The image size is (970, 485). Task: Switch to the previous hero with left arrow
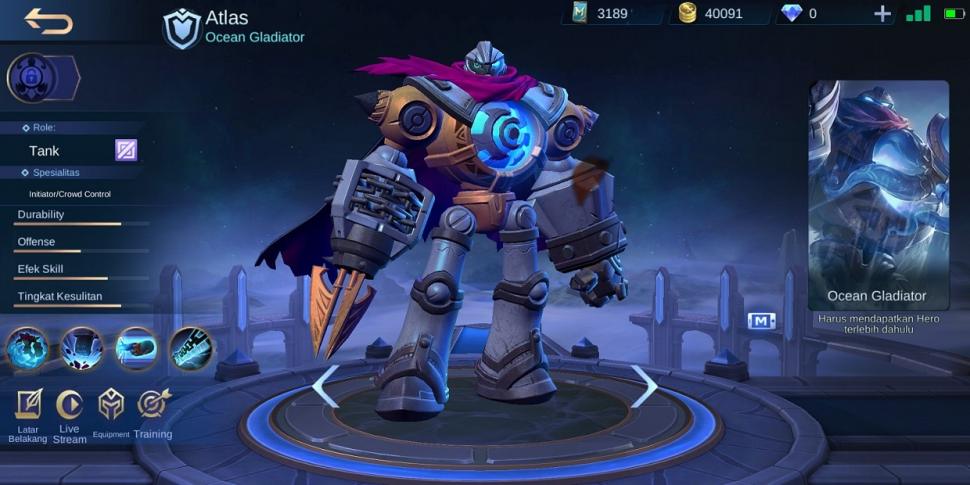tap(325, 386)
